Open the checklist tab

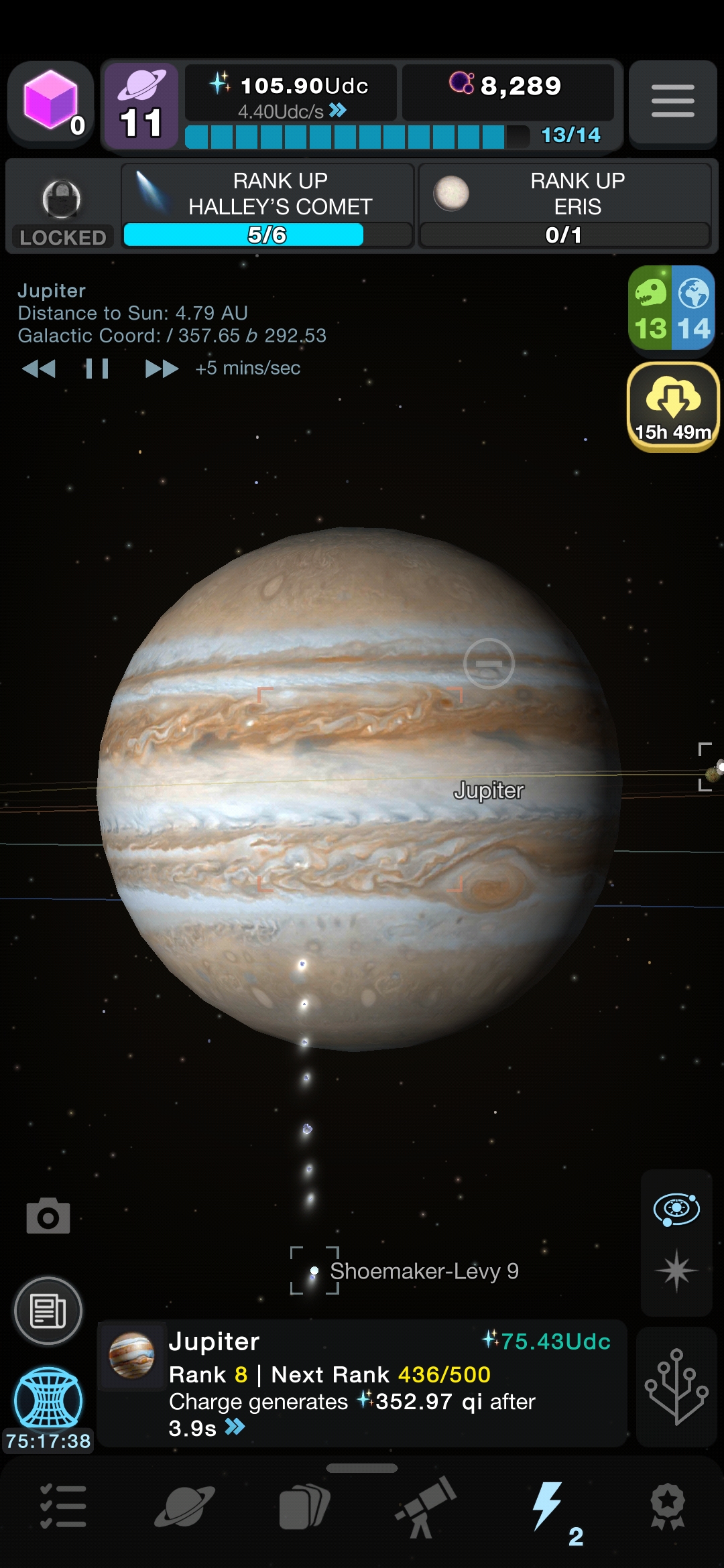(x=62, y=1507)
